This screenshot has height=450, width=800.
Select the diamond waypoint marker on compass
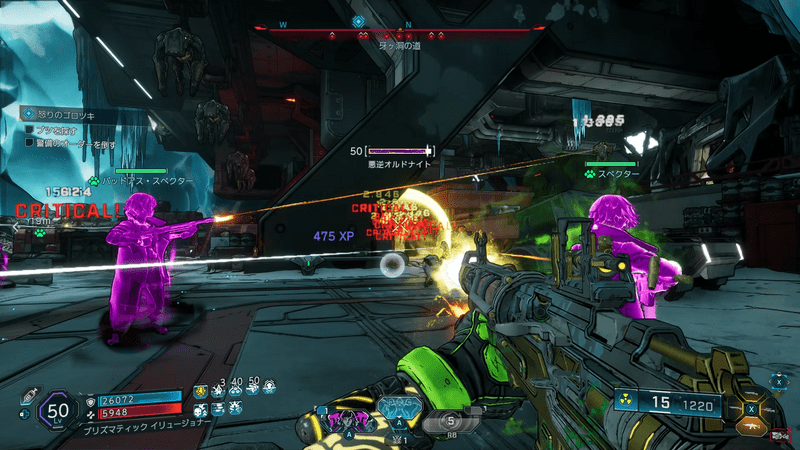tap(358, 21)
